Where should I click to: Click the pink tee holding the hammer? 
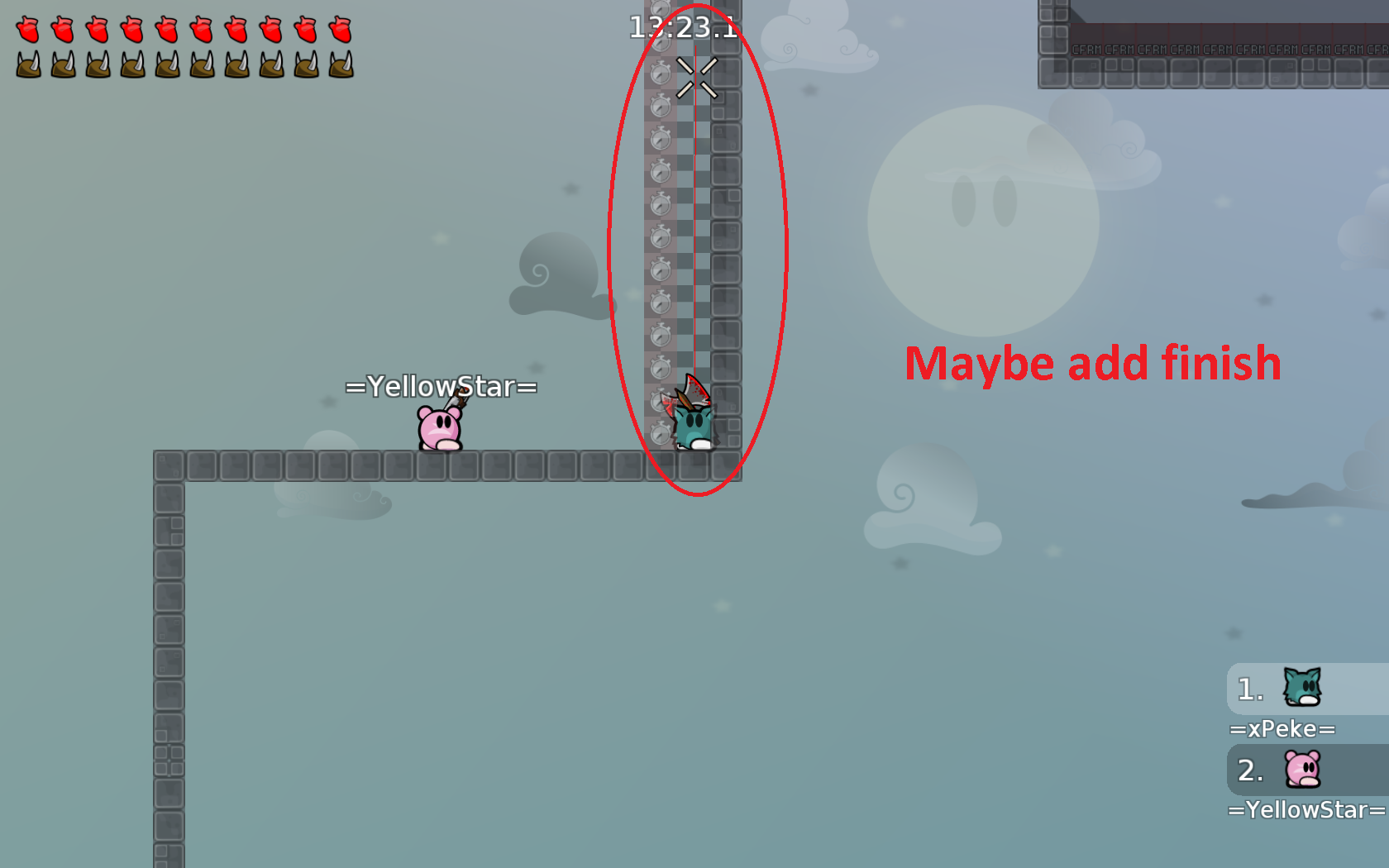pos(440,426)
